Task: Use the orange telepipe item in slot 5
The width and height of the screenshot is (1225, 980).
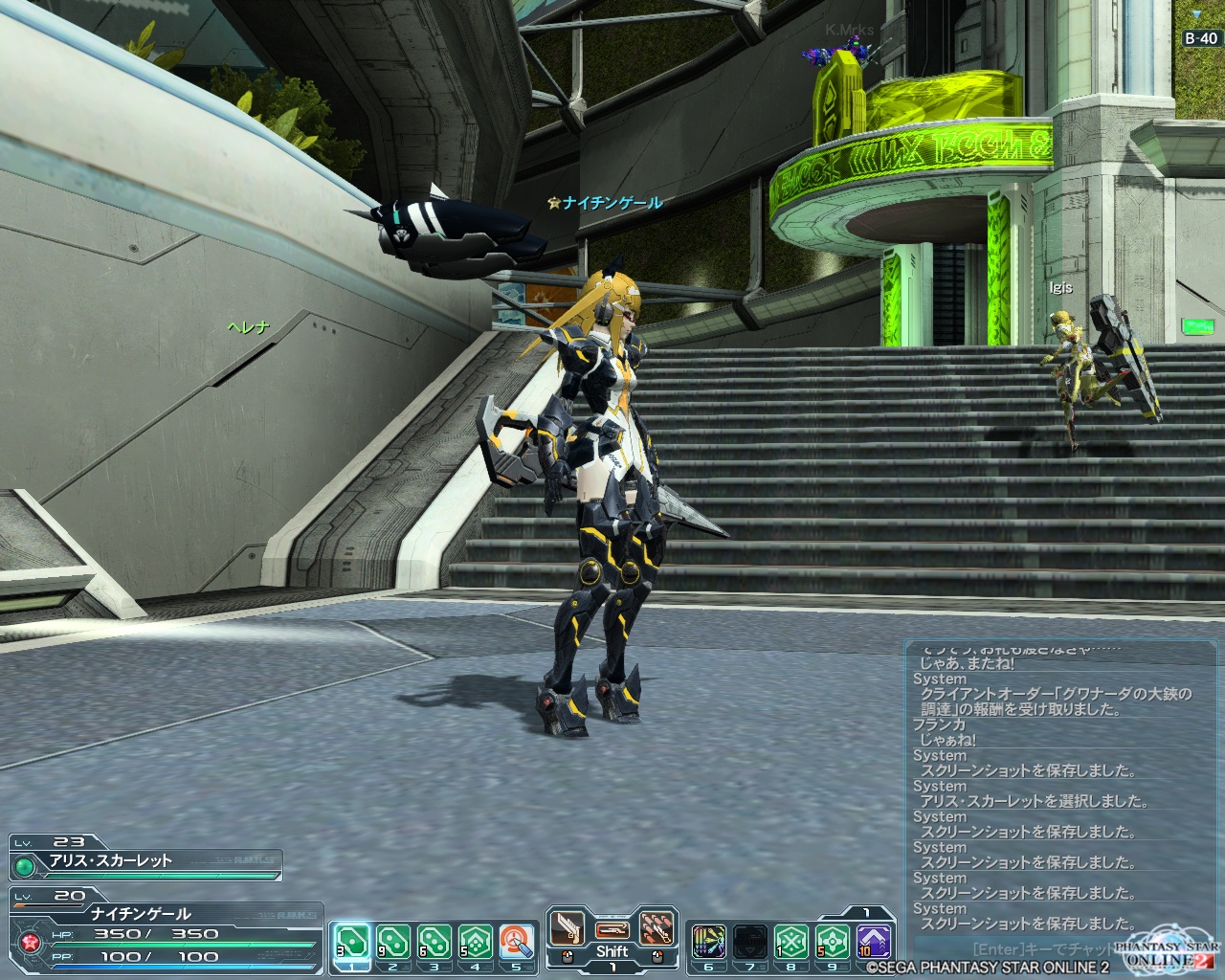Action: (x=517, y=942)
